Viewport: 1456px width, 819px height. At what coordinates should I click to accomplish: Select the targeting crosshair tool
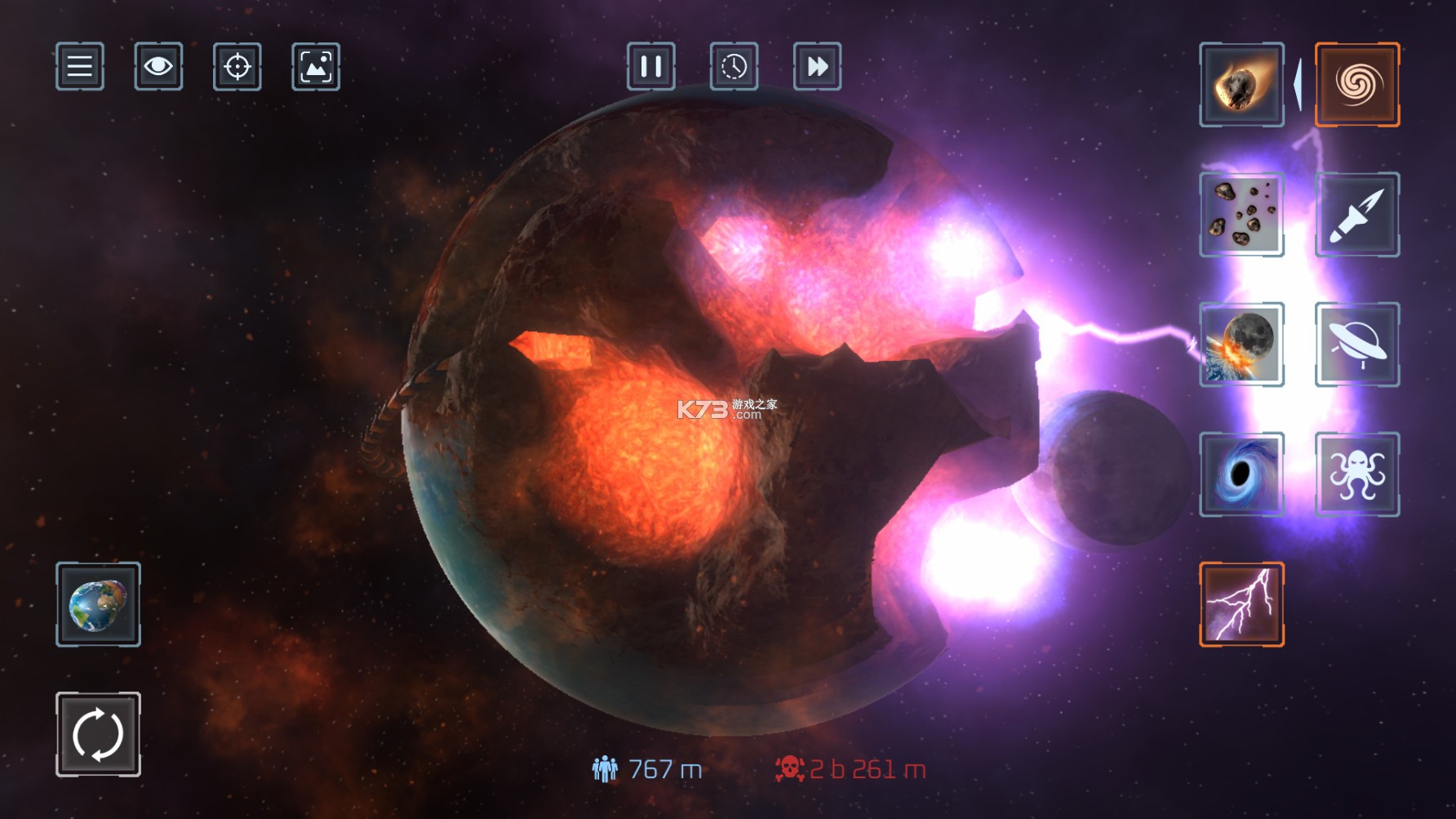(237, 68)
